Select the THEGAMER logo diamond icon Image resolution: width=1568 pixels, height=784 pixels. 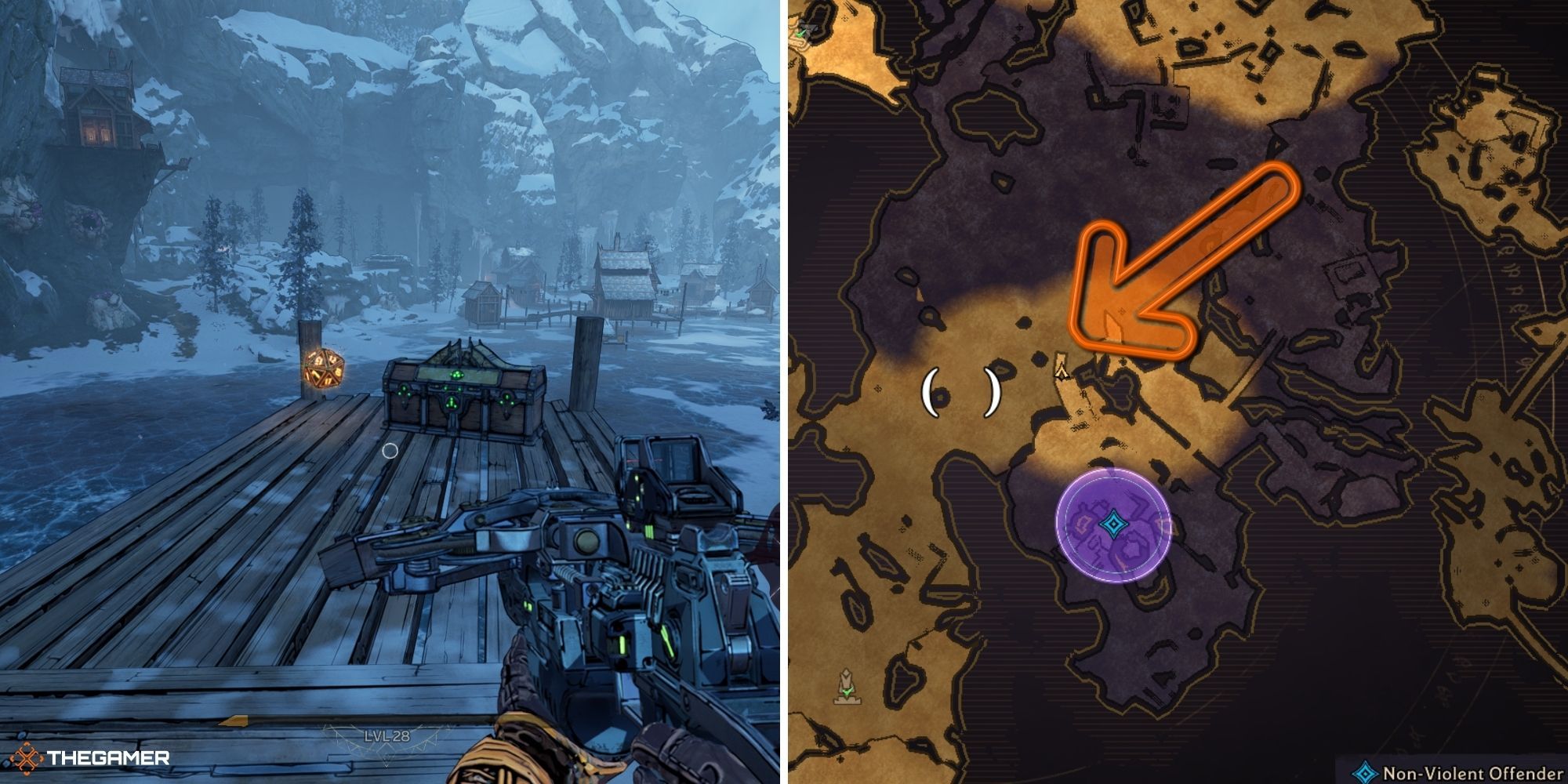point(27,757)
